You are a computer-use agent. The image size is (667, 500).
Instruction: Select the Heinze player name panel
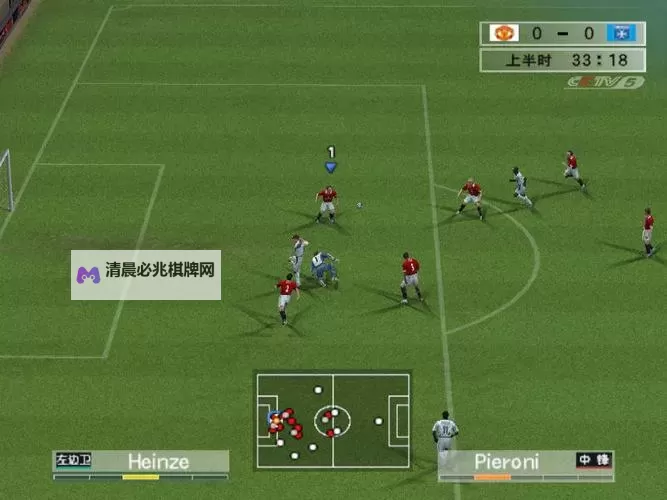(141, 461)
